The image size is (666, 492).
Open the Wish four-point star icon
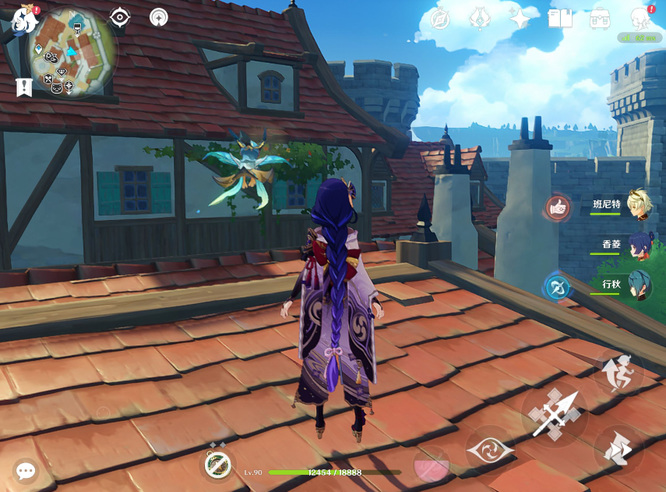pyautogui.click(x=520, y=18)
